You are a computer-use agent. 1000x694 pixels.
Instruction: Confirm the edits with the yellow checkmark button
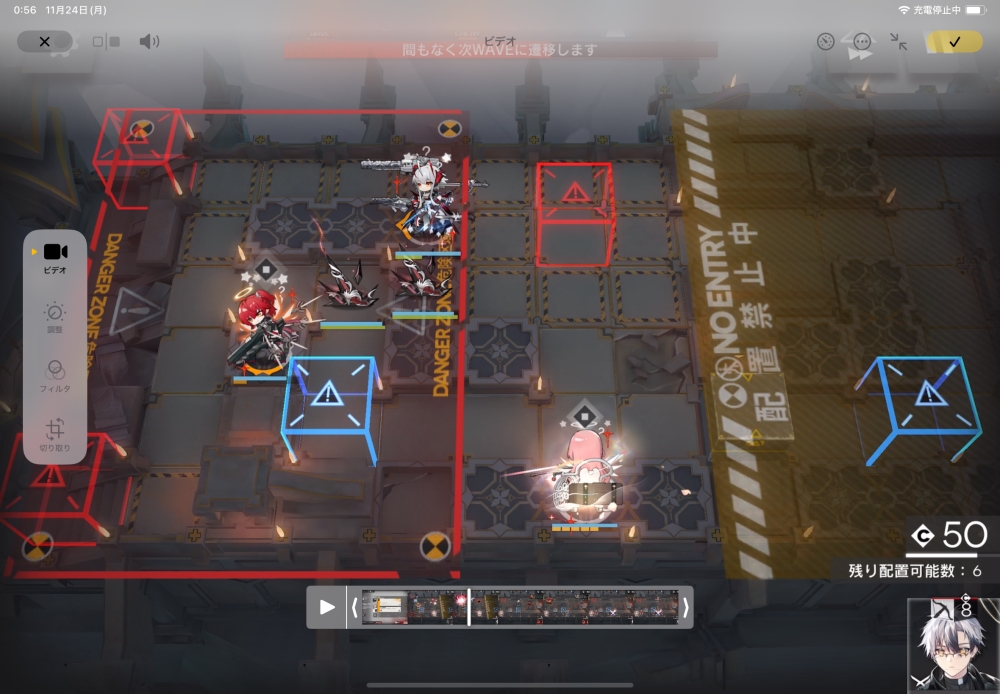pos(953,41)
